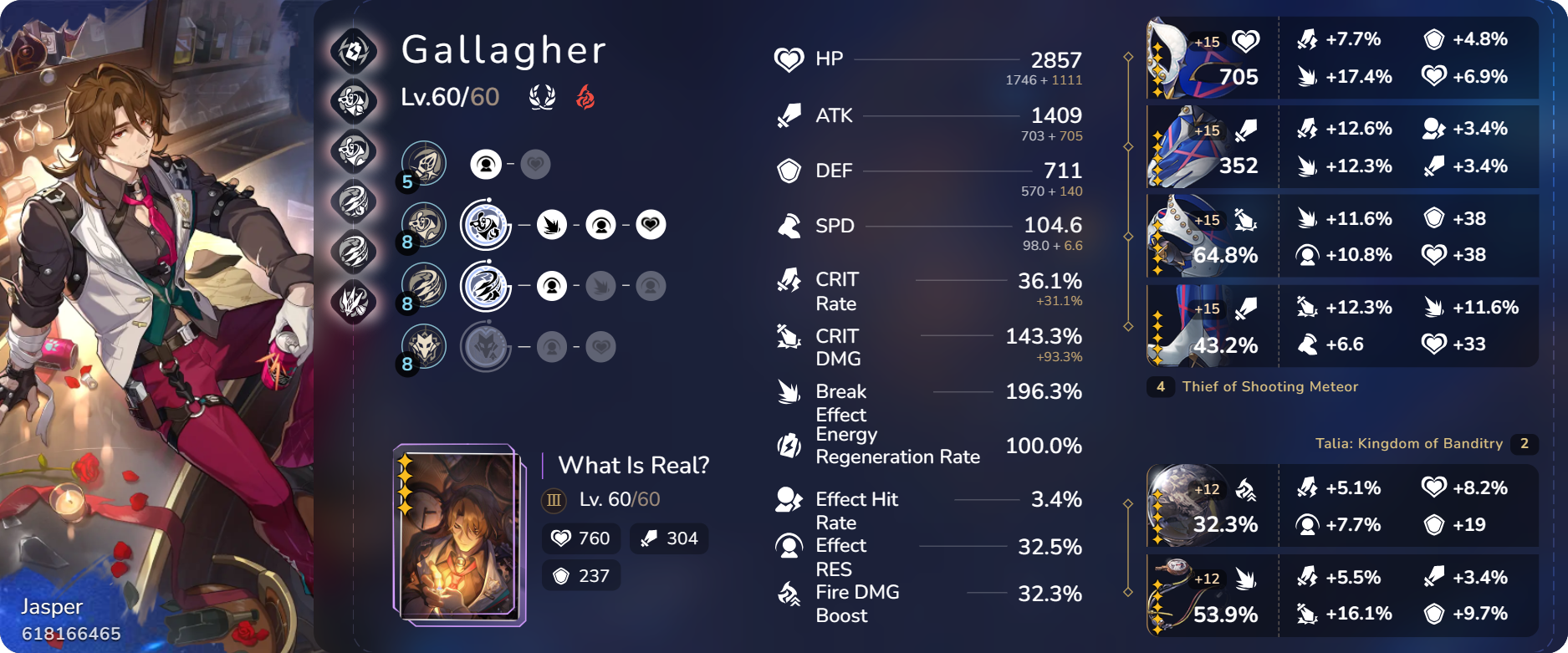Image resolution: width=1568 pixels, height=653 pixels.
Task: Toggle the locked node at the bottom trace row
Action: 600,346
